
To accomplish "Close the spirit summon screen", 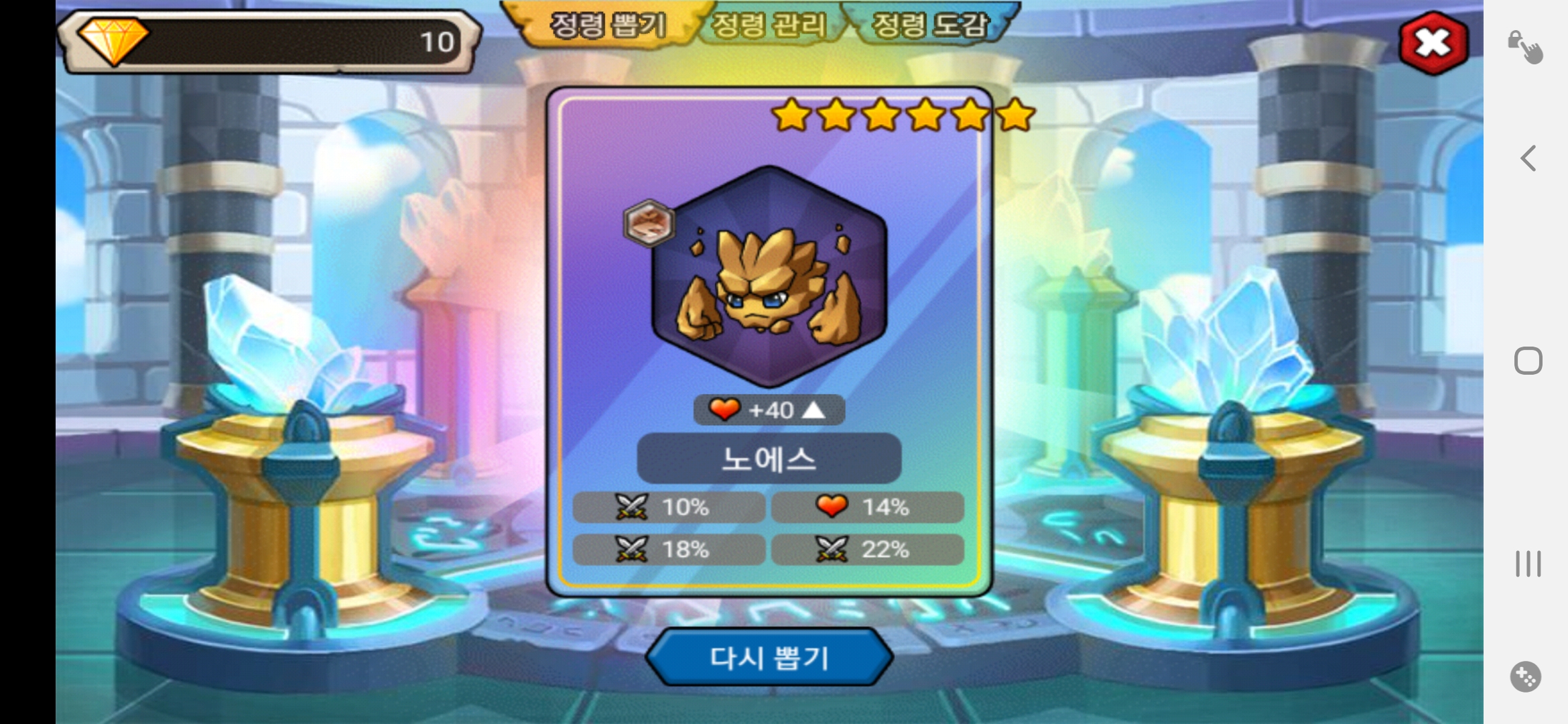I will (x=1433, y=44).
